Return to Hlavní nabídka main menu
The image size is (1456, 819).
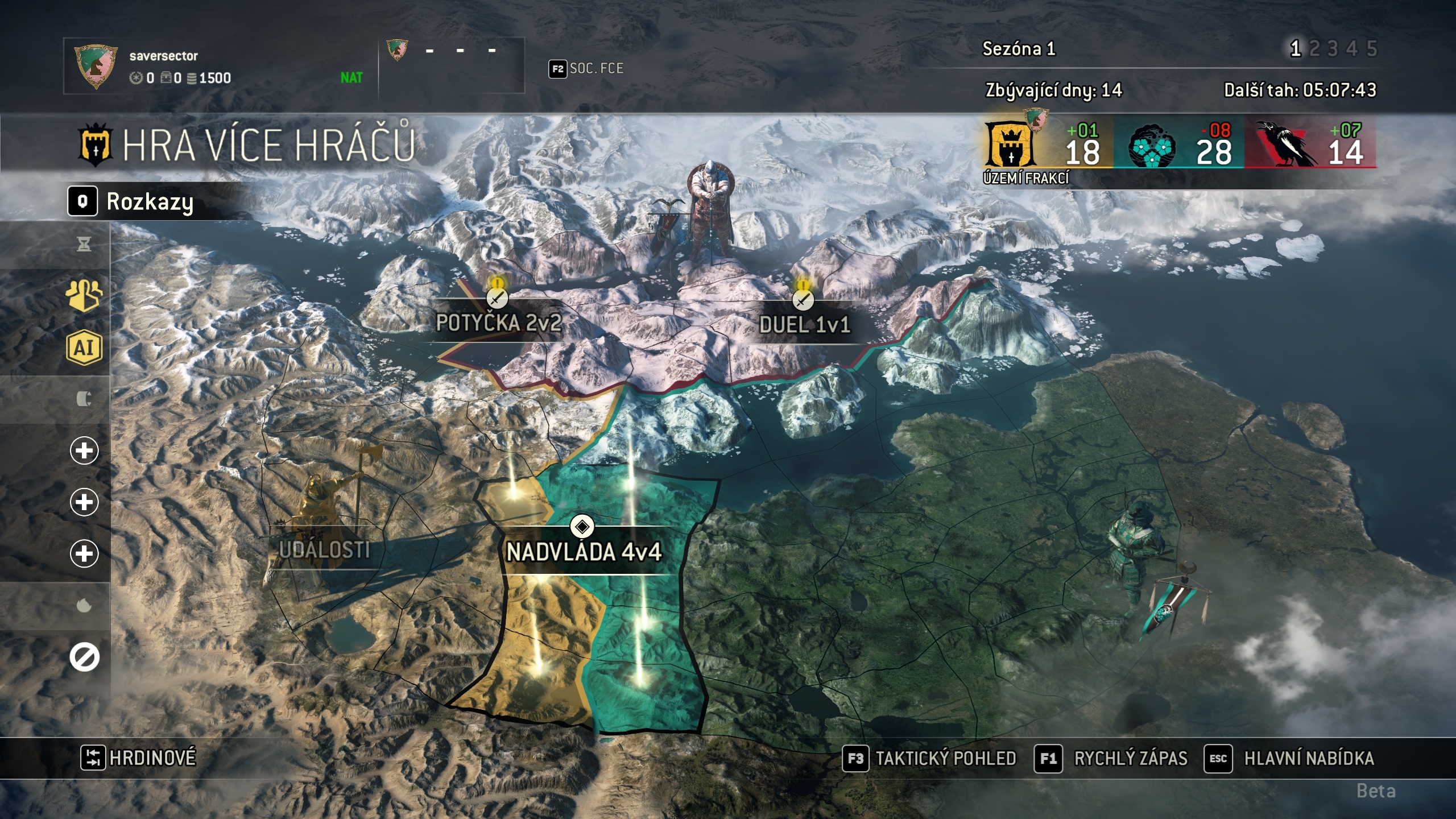[x=1290, y=758]
